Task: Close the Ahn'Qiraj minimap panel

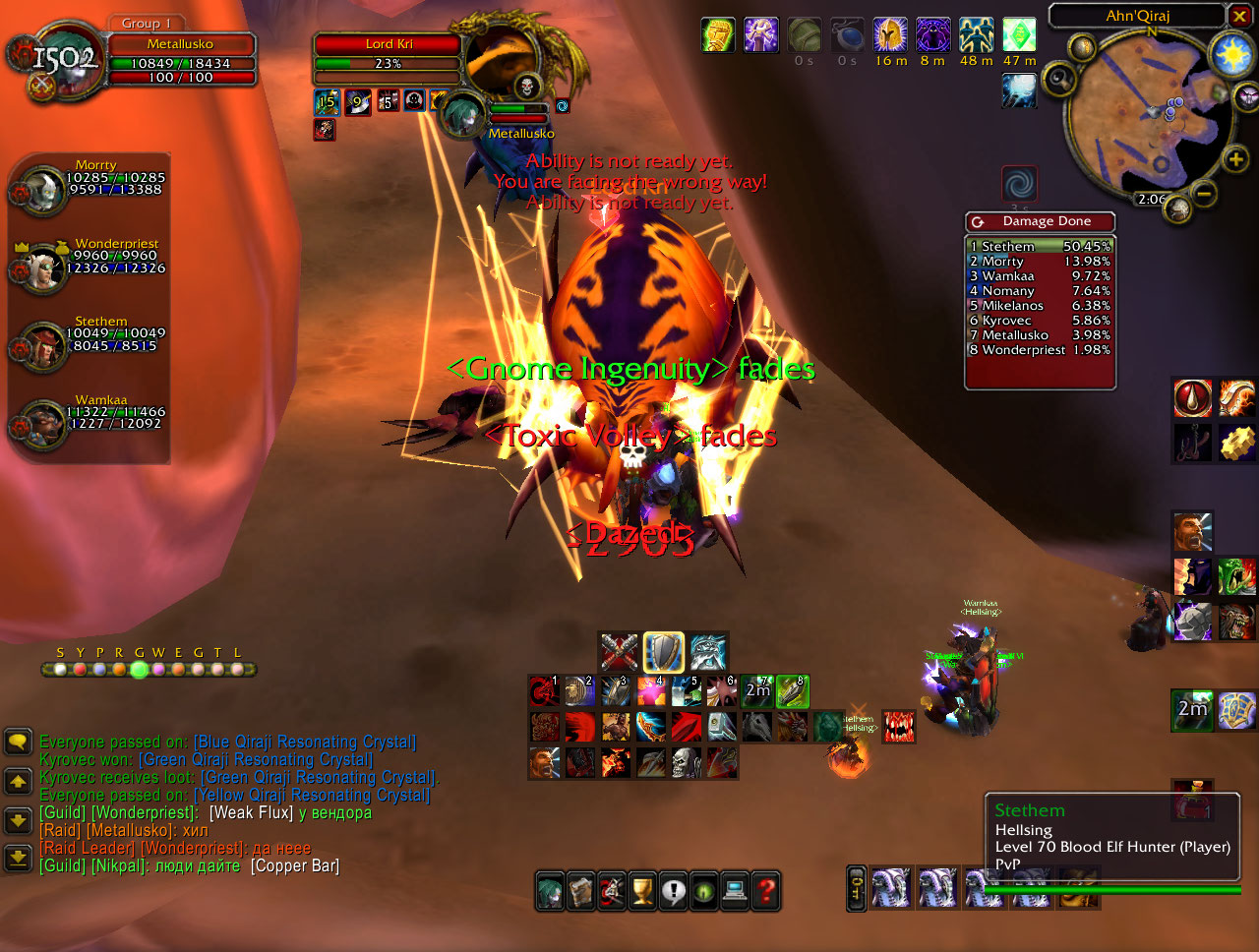Action: point(1239,15)
